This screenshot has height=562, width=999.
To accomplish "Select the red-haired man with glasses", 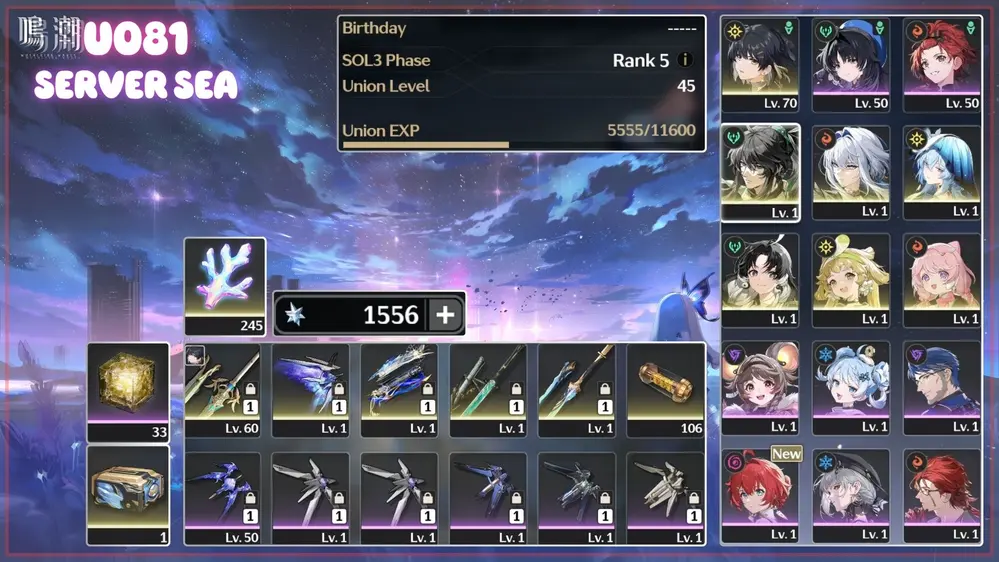I will pos(941,494).
